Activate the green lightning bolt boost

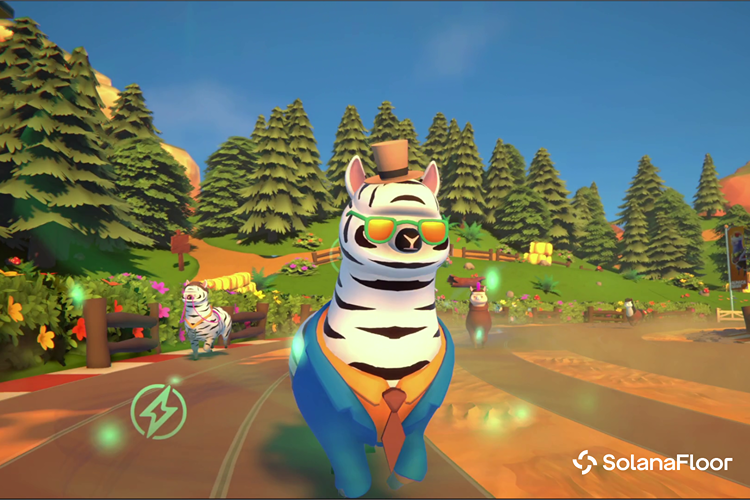(x=158, y=411)
